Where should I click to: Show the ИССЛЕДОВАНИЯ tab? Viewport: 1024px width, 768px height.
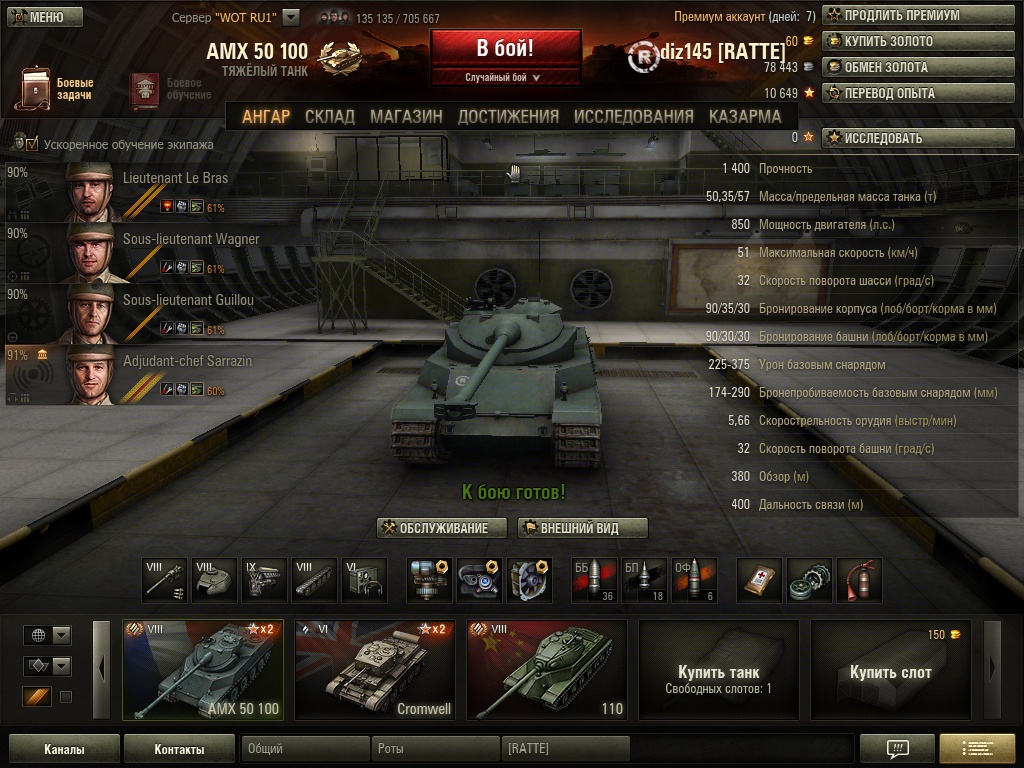[x=634, y=116]
